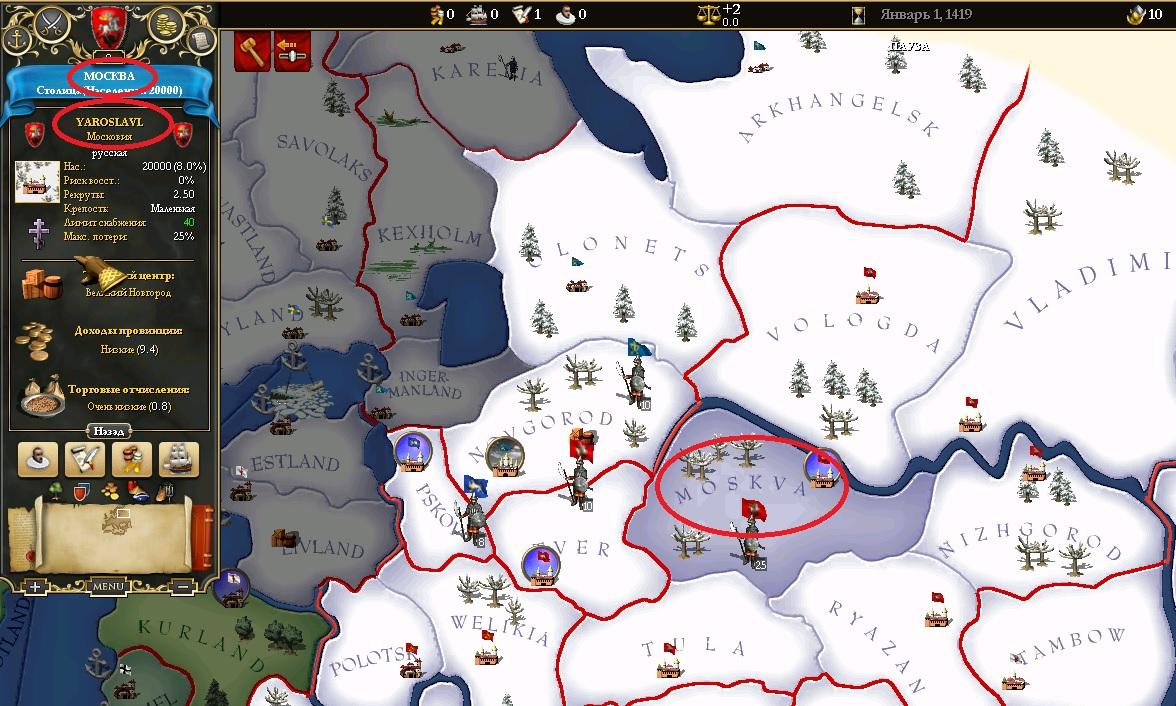Click the red gavel button
The width and height of the screenshot is (1176, 706).
point(253,52)
